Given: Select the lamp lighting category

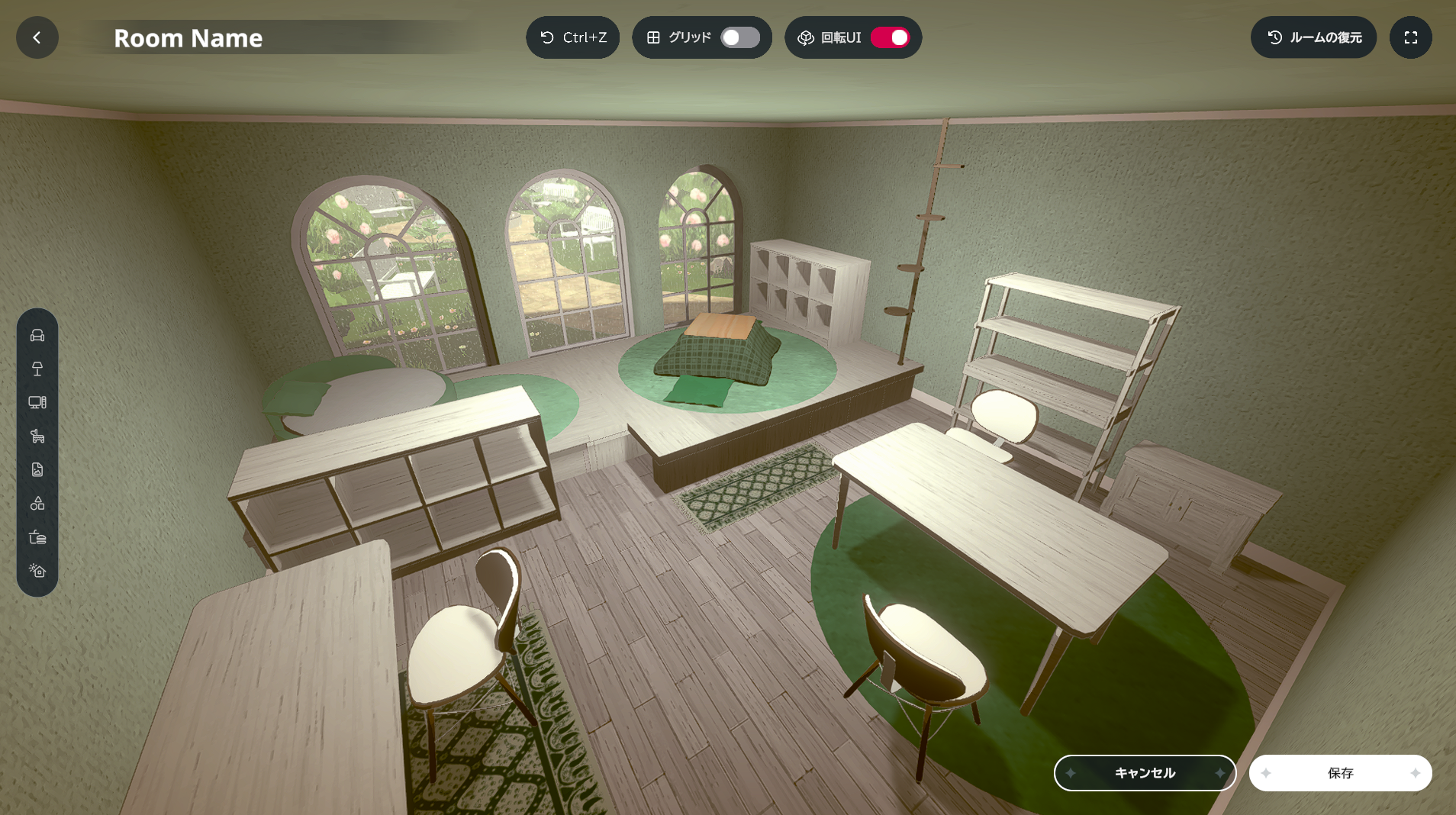Looking at the screenshot, I should click(x=37, y=369).
